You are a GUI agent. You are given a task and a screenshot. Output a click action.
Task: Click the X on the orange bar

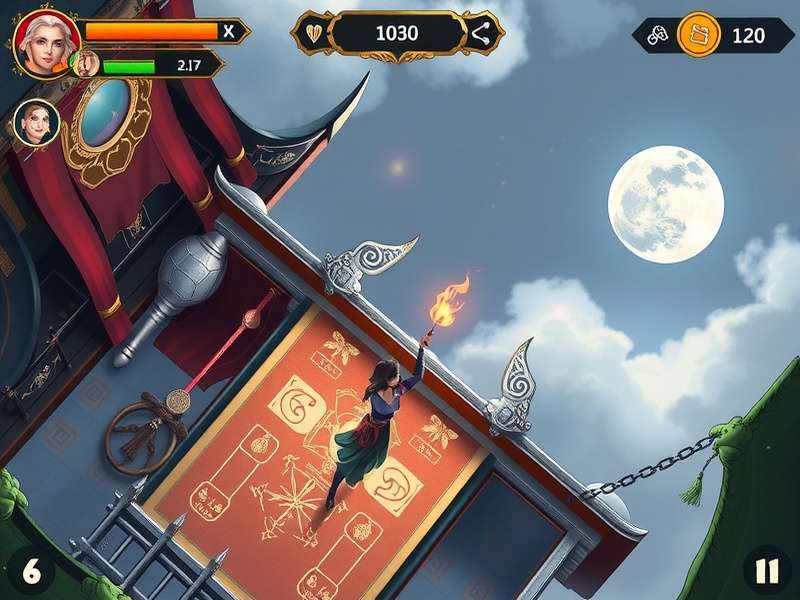(x=230, y=31)
